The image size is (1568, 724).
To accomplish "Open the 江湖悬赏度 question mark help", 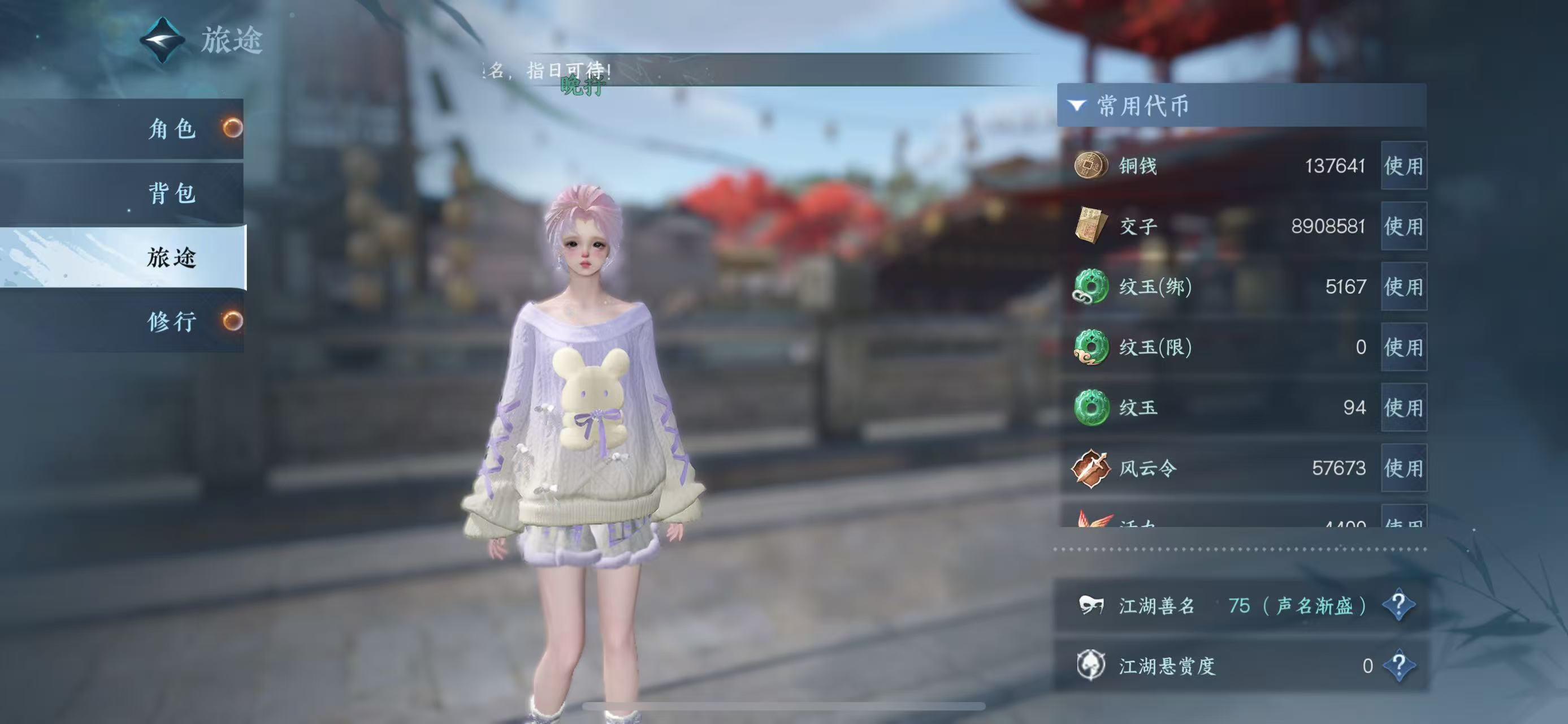I will tap(1398, 665).
